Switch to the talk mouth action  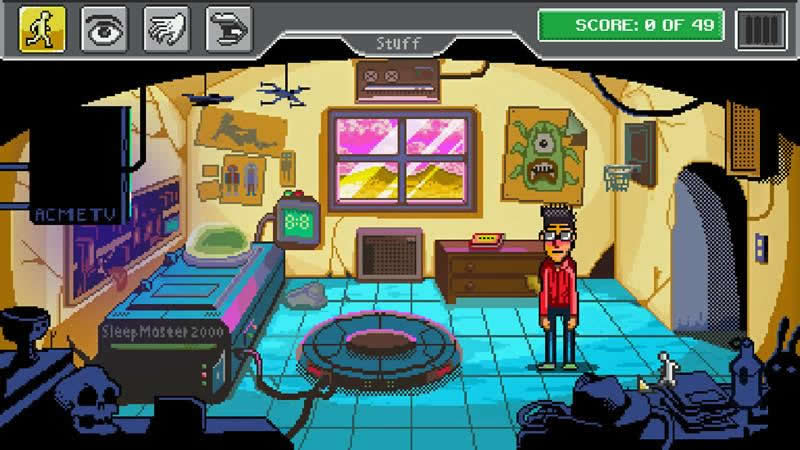(228, 28)
